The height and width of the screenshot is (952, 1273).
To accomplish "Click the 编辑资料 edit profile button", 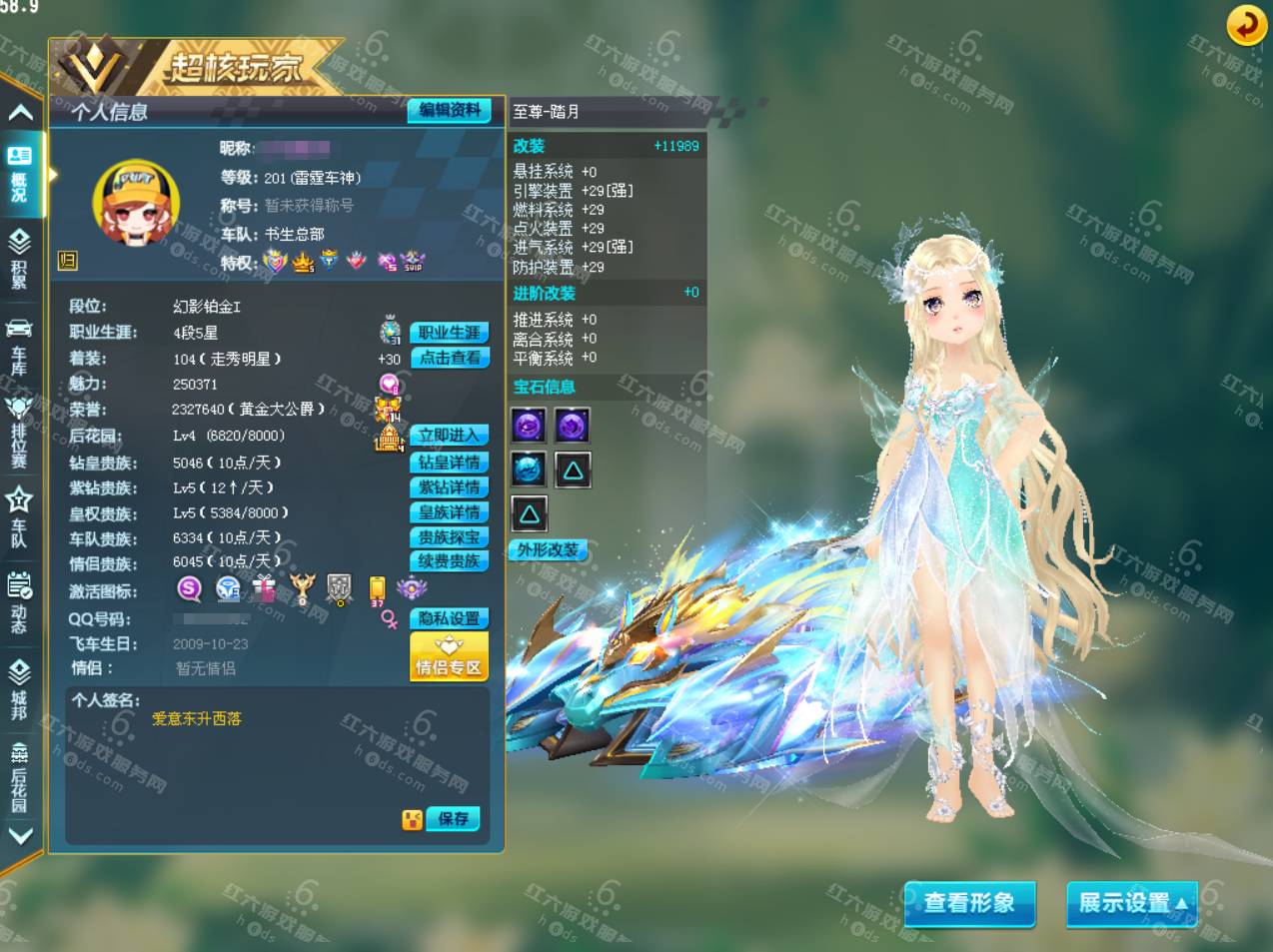I will pyautogui.click(x=449, y=111).
